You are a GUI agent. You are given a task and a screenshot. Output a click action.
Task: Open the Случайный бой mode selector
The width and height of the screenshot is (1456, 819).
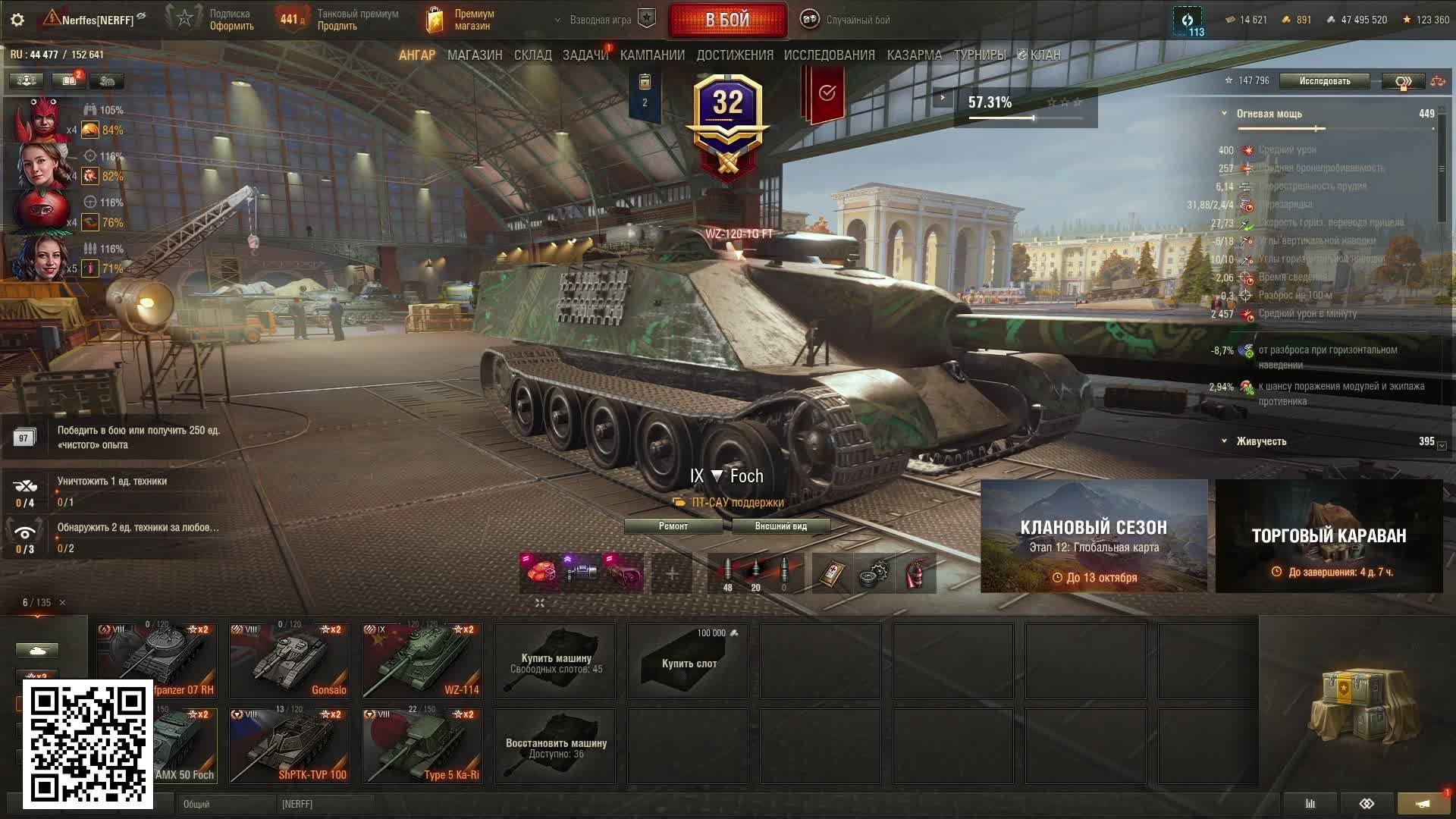pos(847,20)
